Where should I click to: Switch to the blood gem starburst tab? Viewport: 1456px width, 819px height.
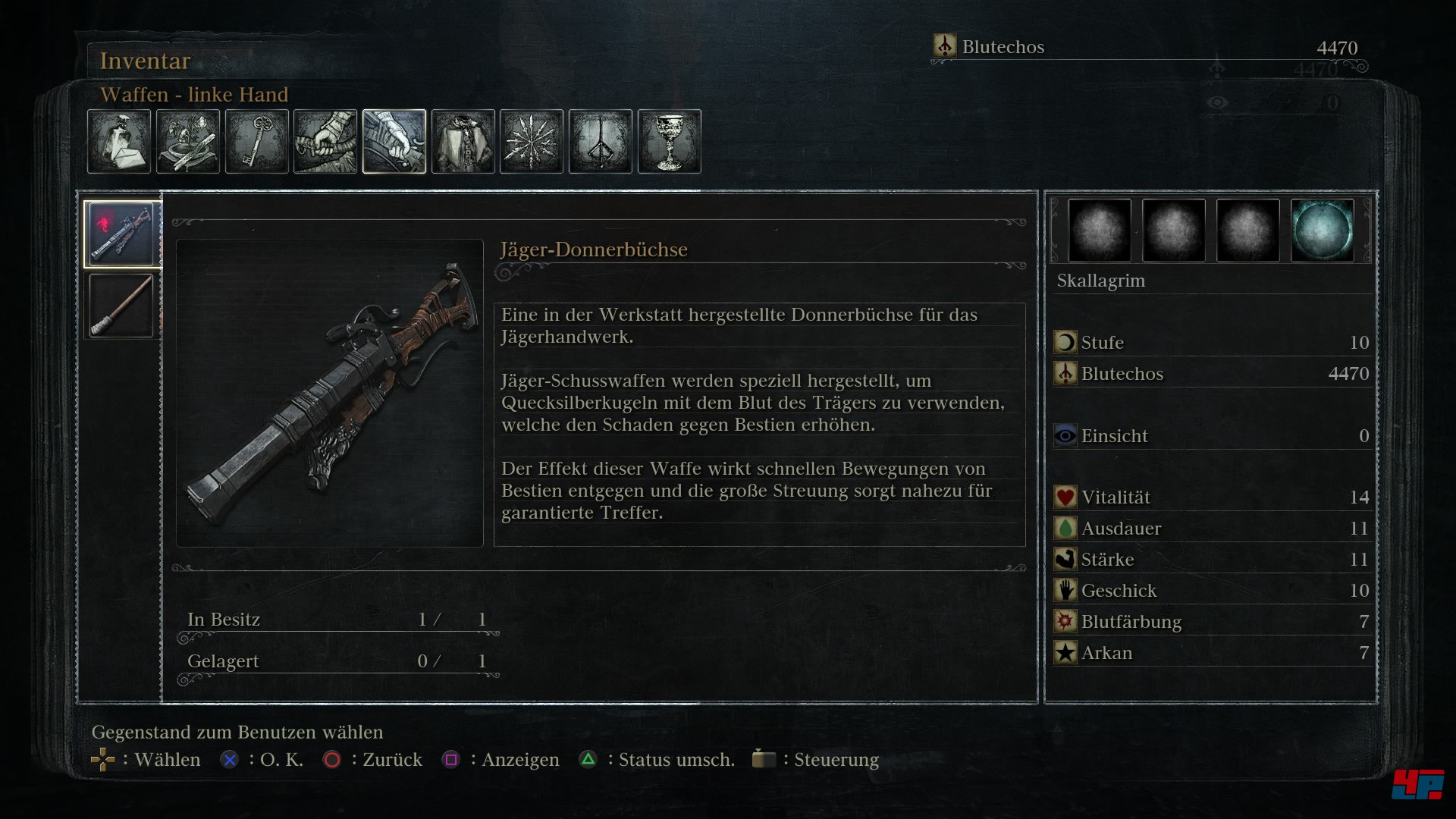pyautogui.click(x=532, y=142)
